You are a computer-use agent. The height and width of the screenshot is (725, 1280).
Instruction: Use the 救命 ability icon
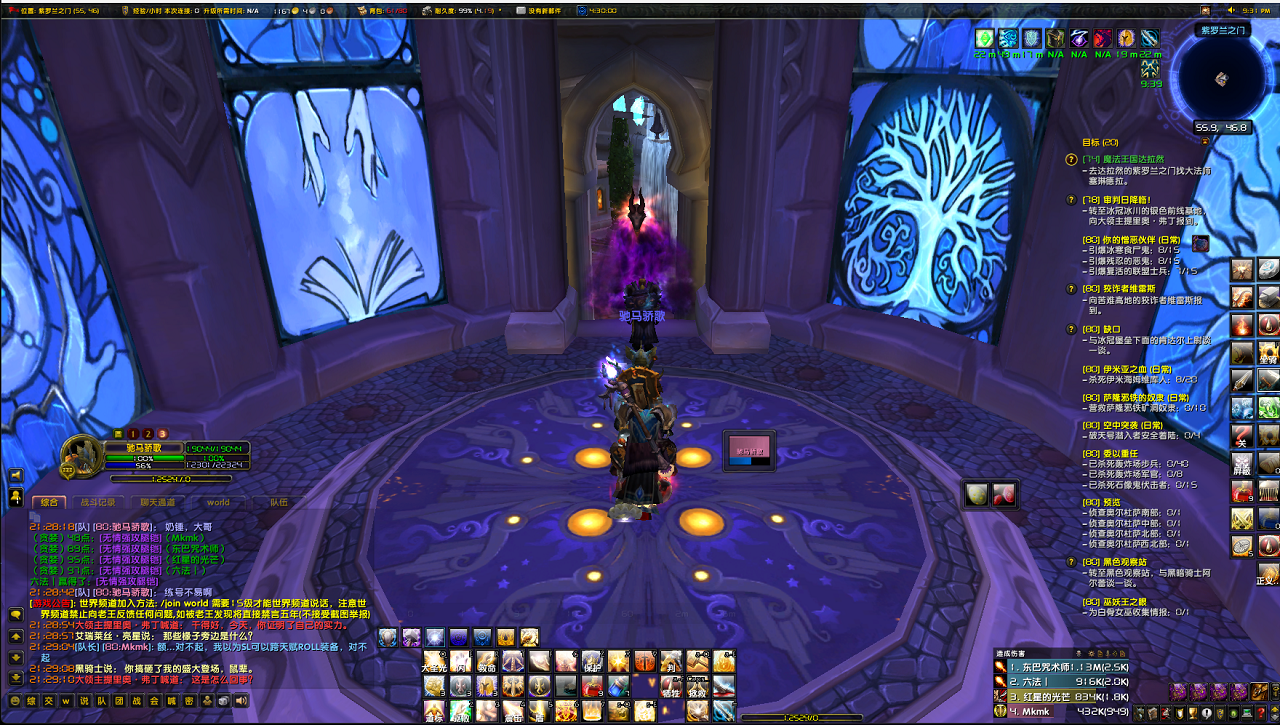[487, 662]
